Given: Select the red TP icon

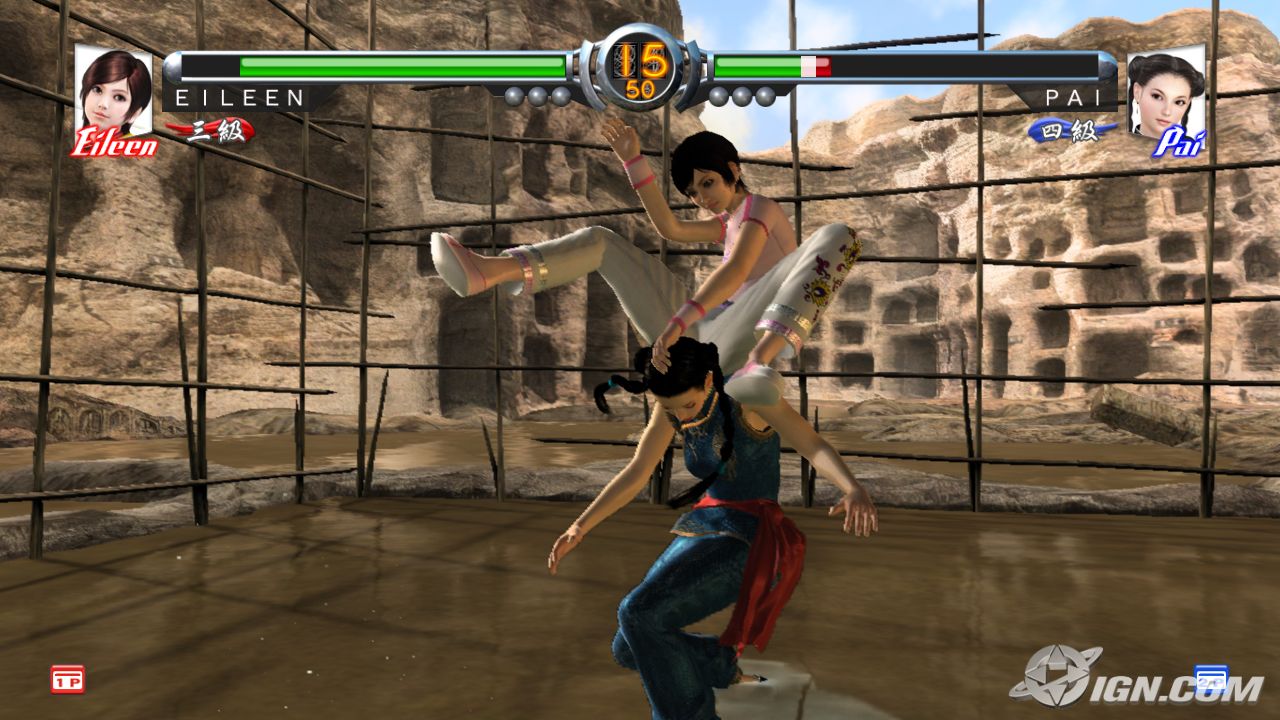Looking at the screenshot, I should pos(68,680).
